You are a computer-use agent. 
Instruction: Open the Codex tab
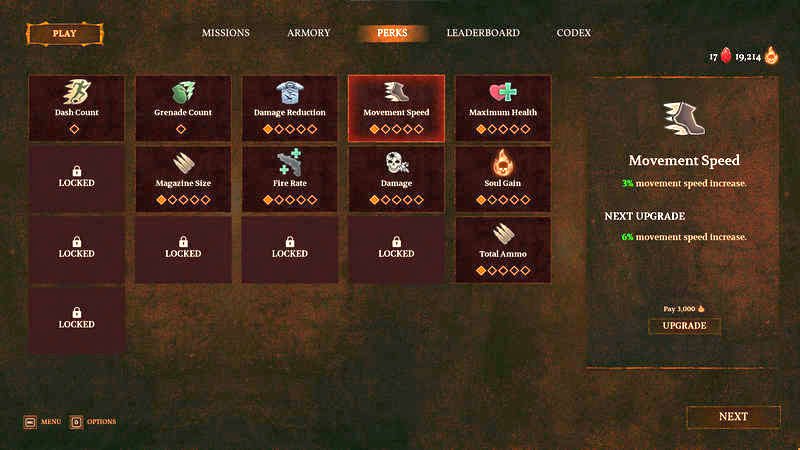pos(574,33)
